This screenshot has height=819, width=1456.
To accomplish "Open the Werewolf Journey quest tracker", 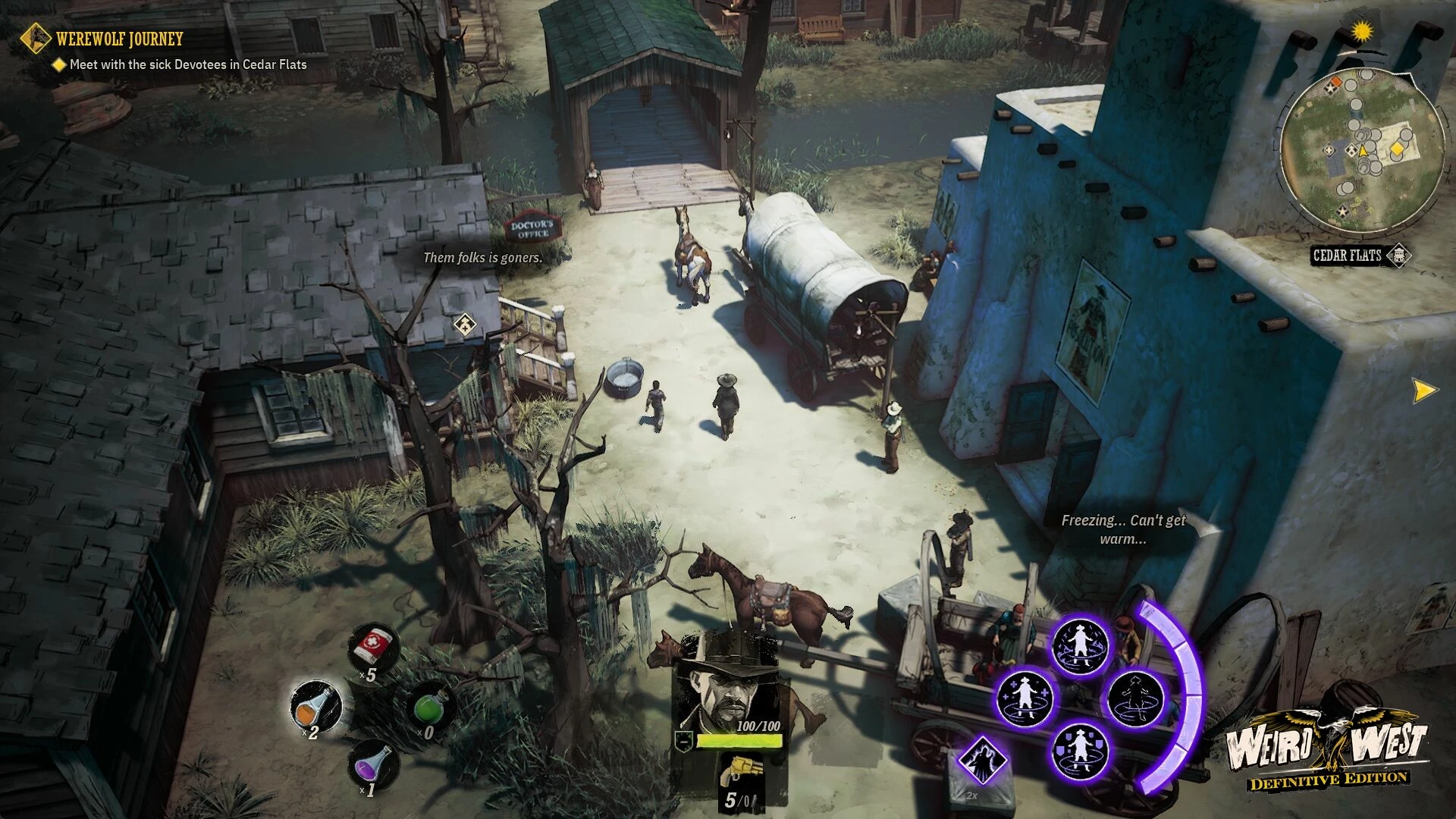I will 119,38.
